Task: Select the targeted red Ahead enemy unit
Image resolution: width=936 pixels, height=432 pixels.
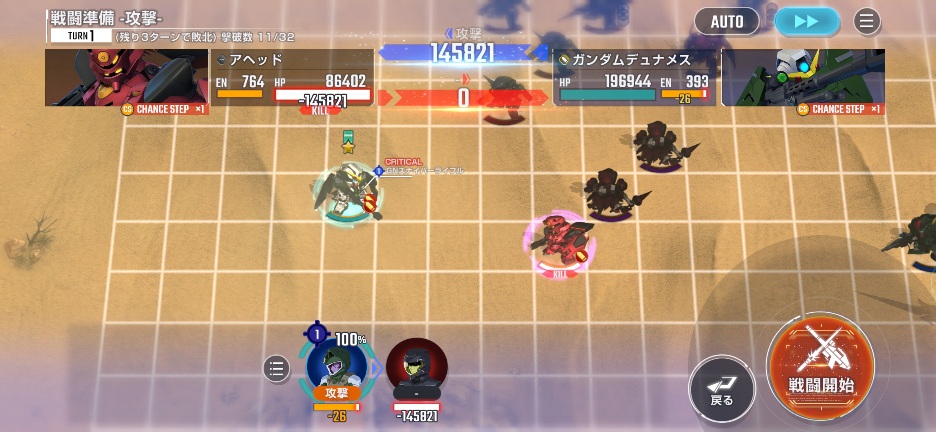Action: click(558, 240)
